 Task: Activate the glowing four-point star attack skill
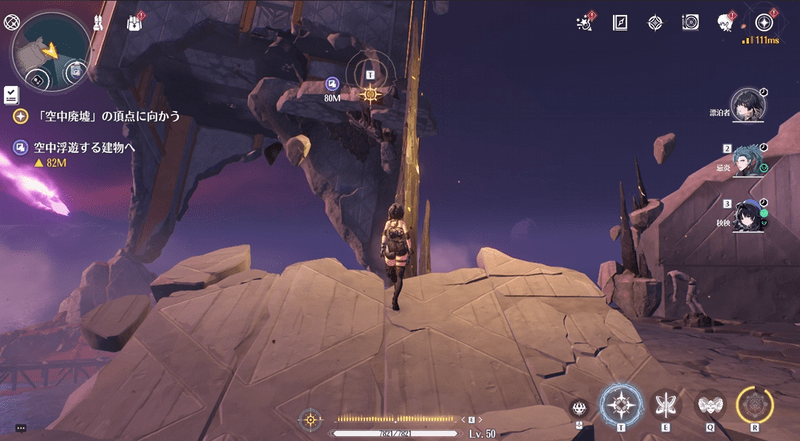pos(622,405)
